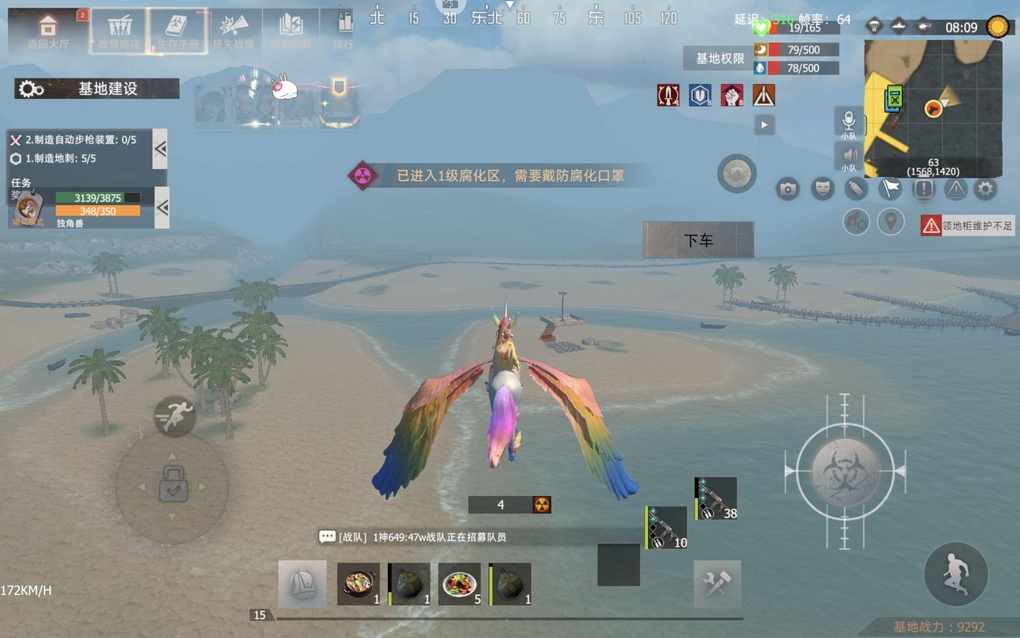
Task: Select the stew pot food slot
Action: click(357, 583)
